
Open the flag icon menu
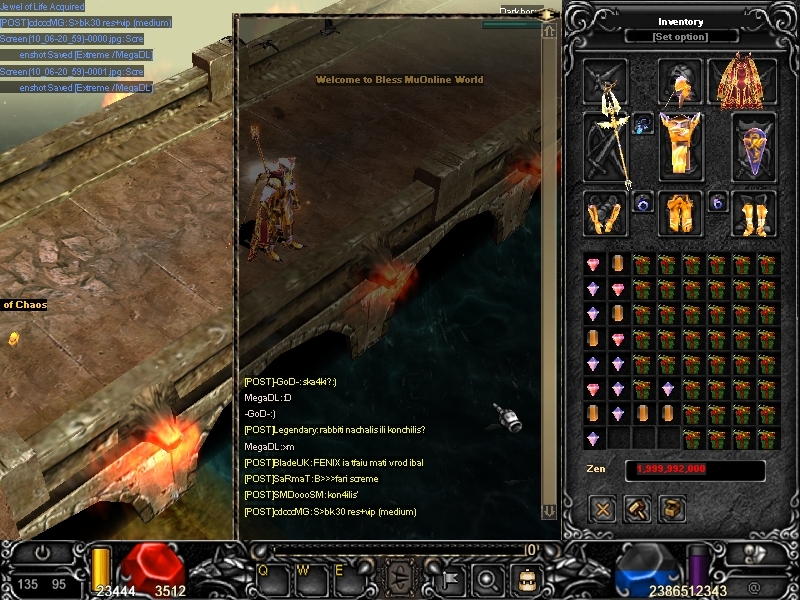coord(449,577)
